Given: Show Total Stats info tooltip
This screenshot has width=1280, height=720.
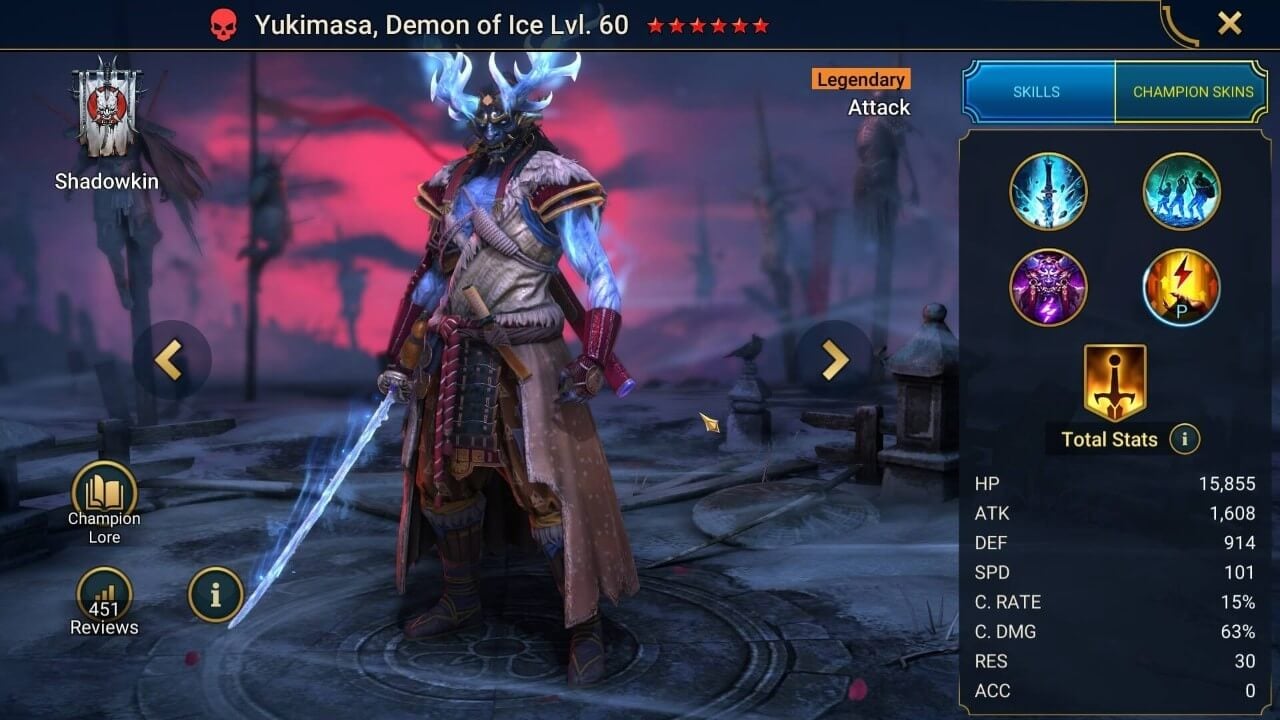Looking at the screenshot, I should [x=1185, y=438].
